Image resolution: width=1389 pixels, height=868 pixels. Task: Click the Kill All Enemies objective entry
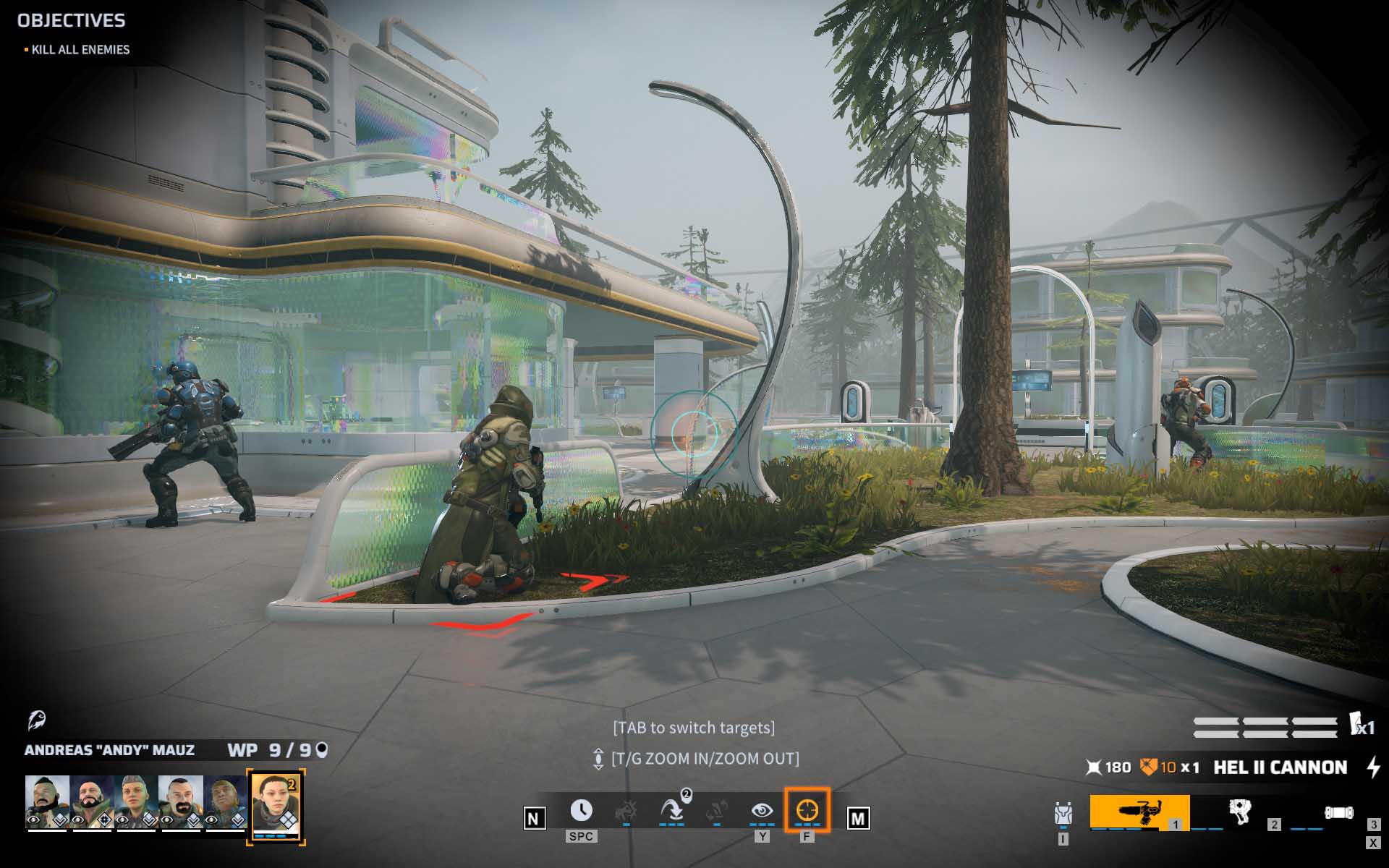point(80,50)
